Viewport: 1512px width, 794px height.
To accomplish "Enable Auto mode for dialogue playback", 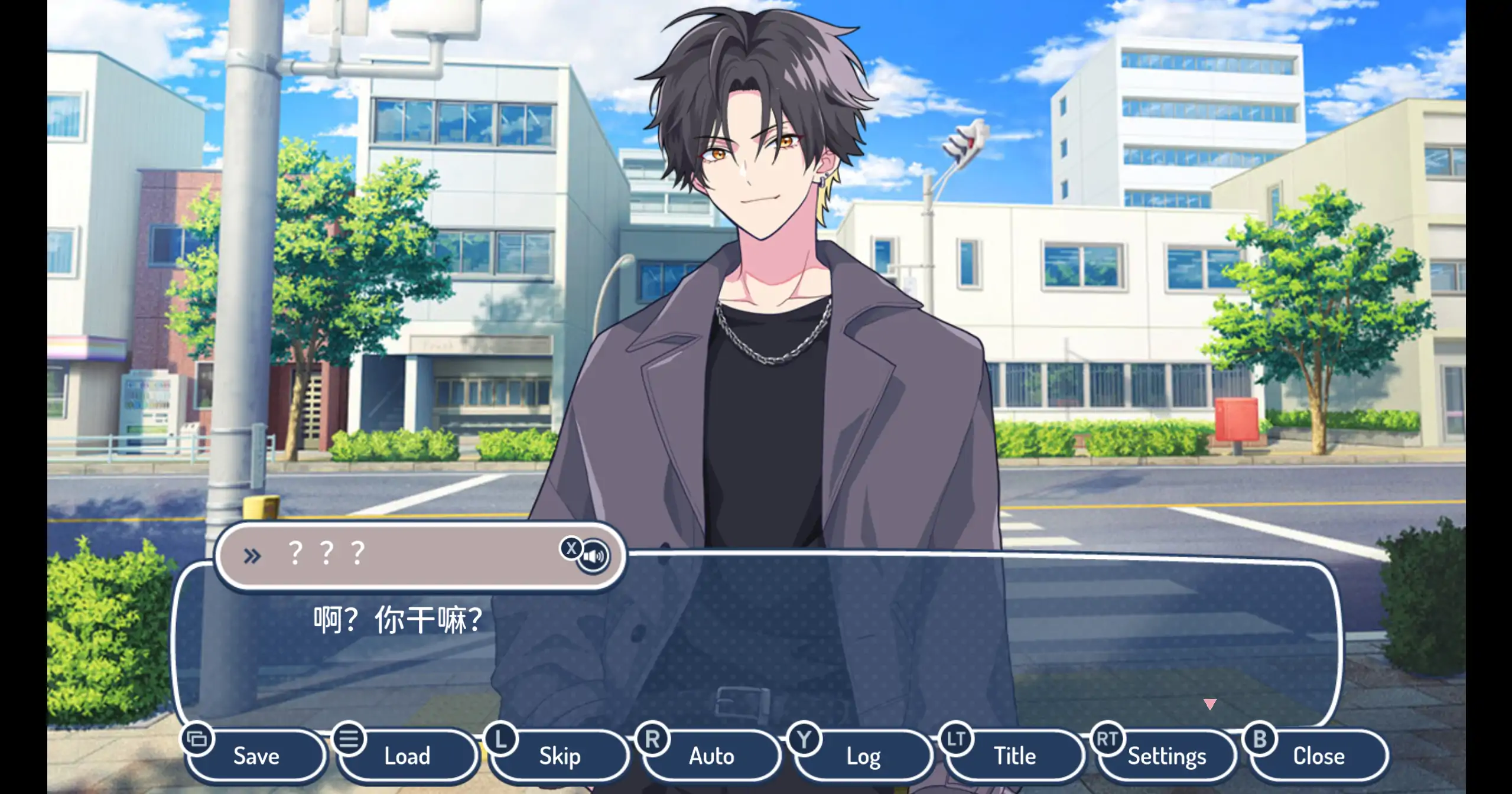I will [711, 756].
